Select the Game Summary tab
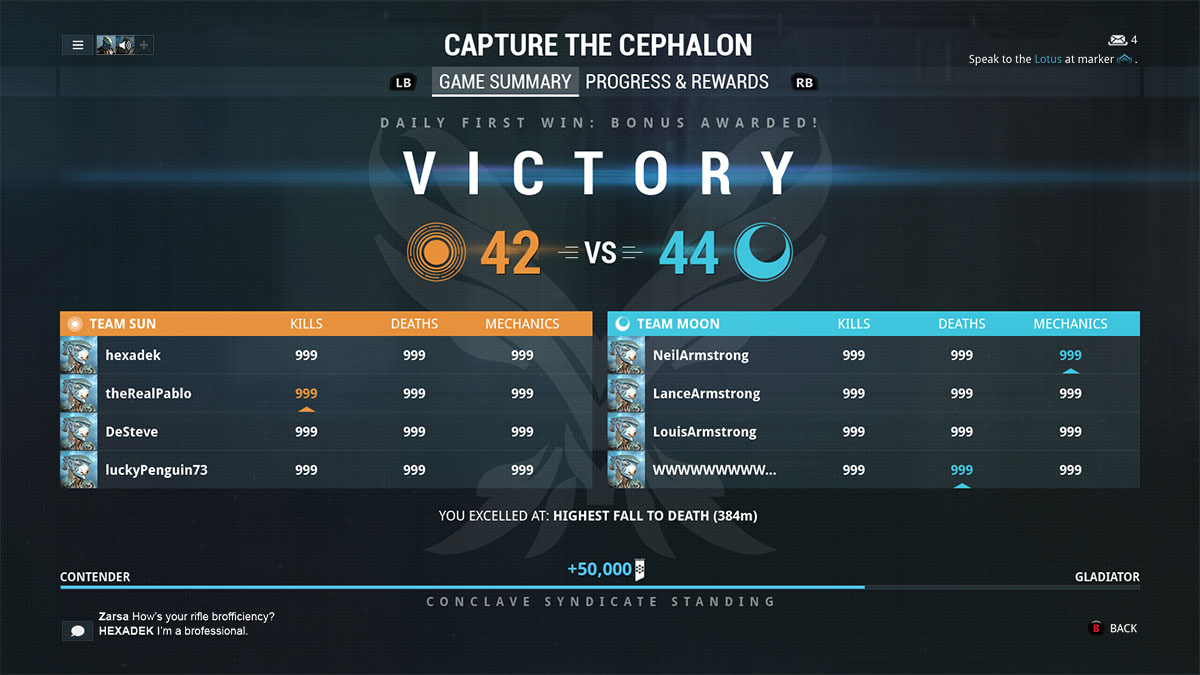 click(x=505, y=82)
